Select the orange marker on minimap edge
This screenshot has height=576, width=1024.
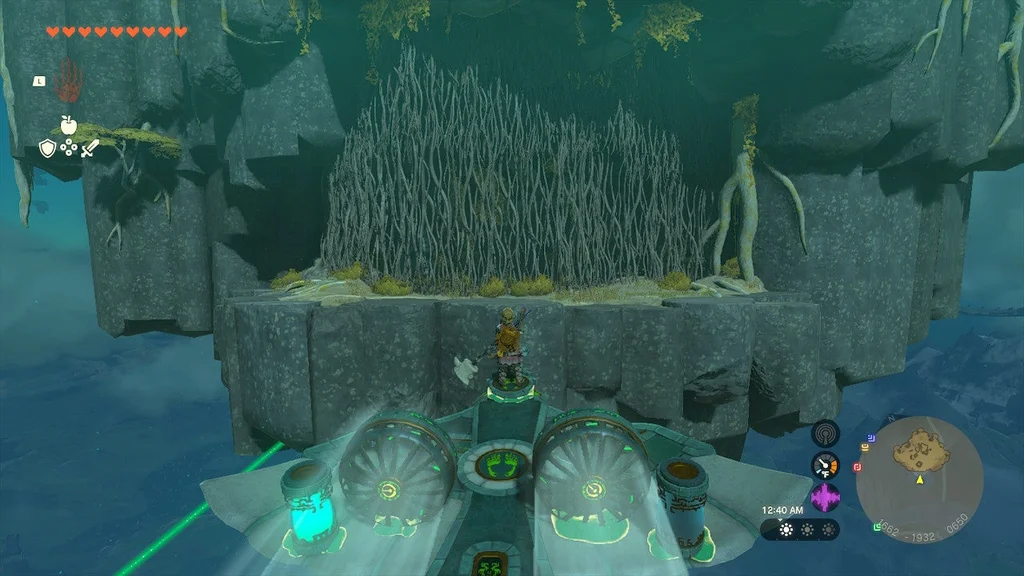(x=864, y=444)
